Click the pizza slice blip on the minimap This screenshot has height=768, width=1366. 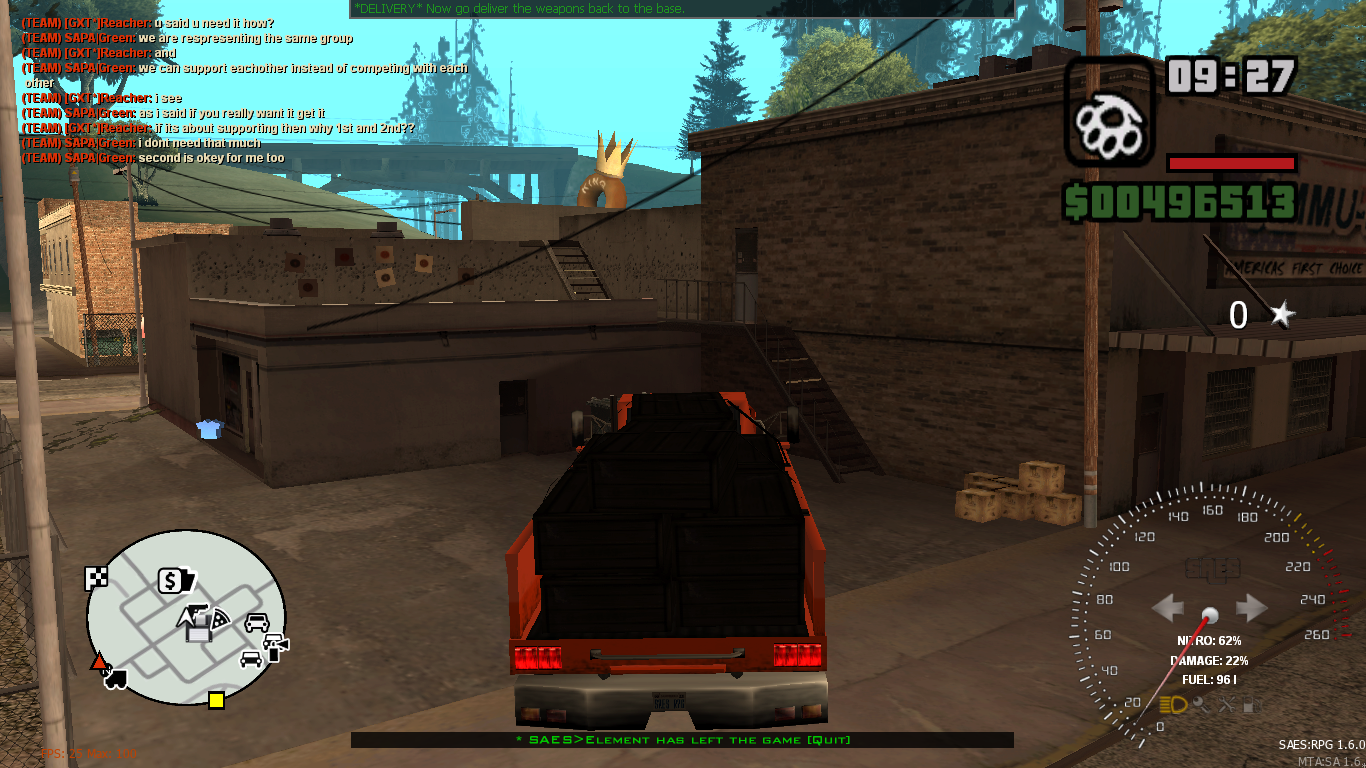[x=220, y=619]
